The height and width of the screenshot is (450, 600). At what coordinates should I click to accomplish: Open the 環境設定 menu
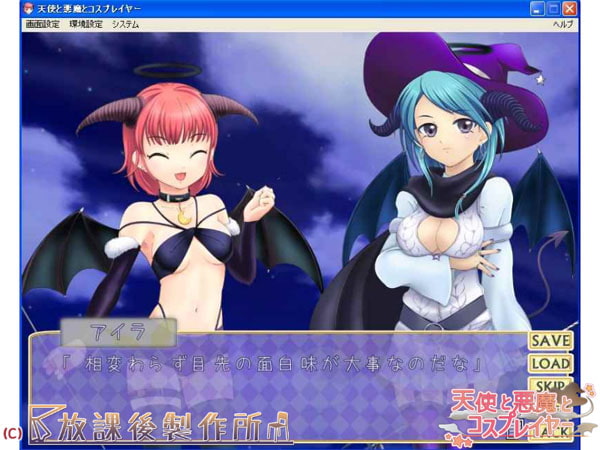86,23
